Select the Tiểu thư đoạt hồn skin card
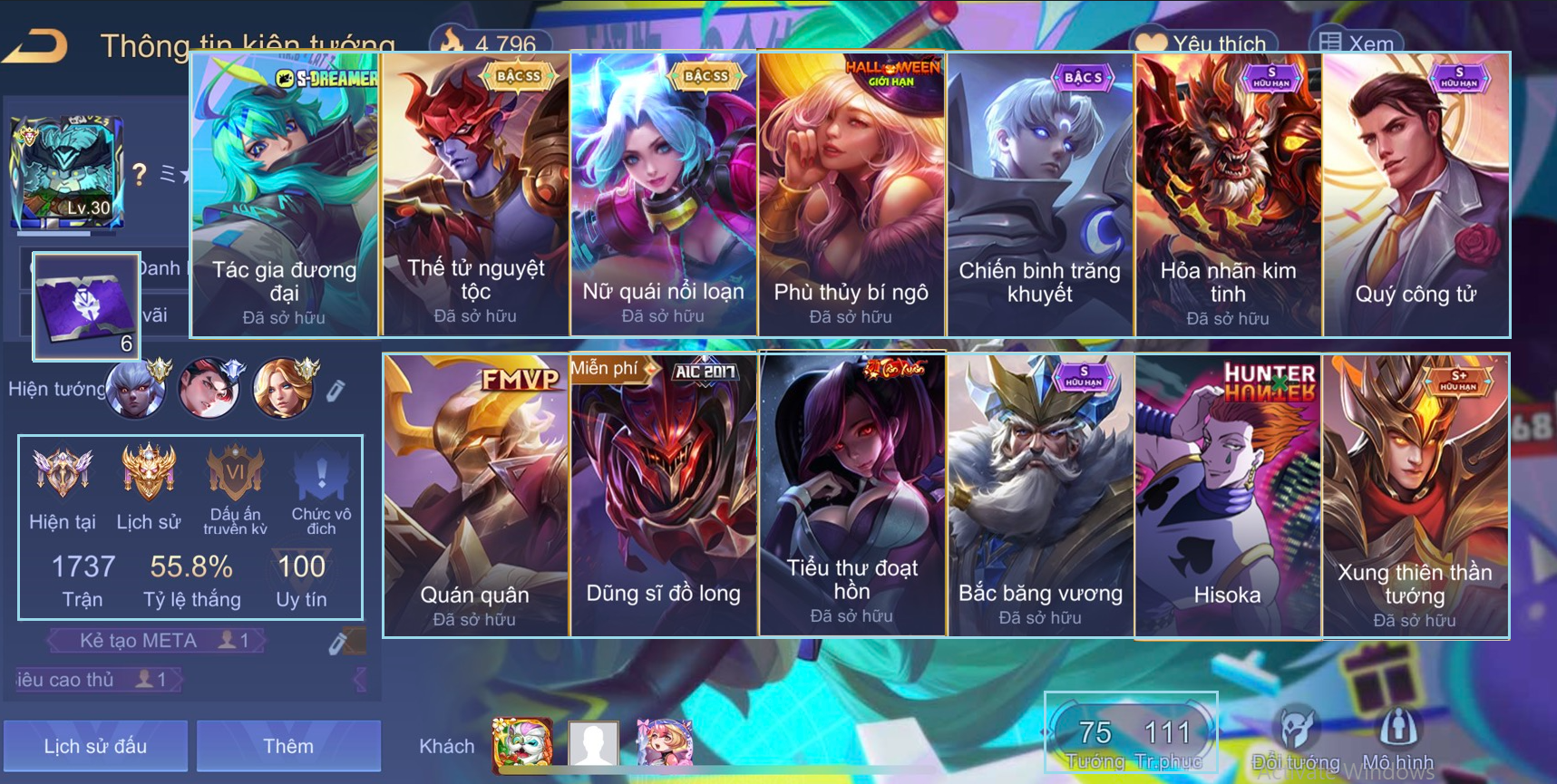This screenshot has height=784, width=1557. point(851,495)
